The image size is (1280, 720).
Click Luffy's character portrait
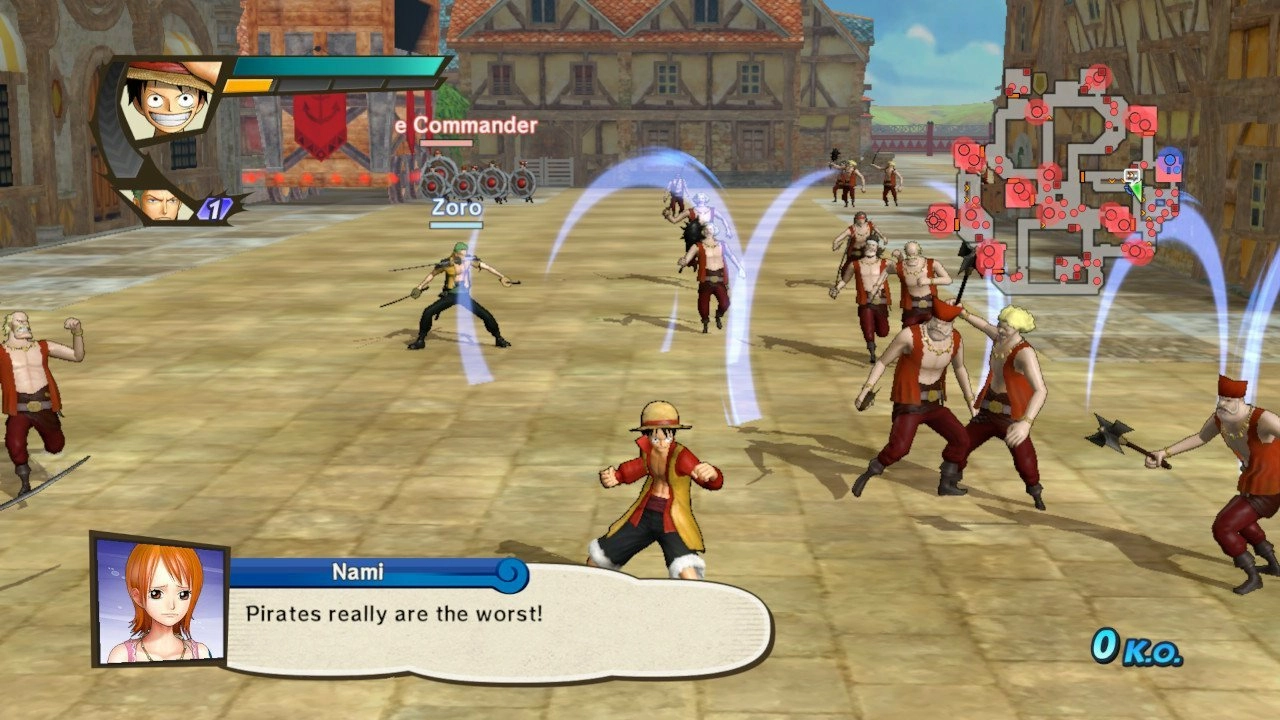[168, 99]
